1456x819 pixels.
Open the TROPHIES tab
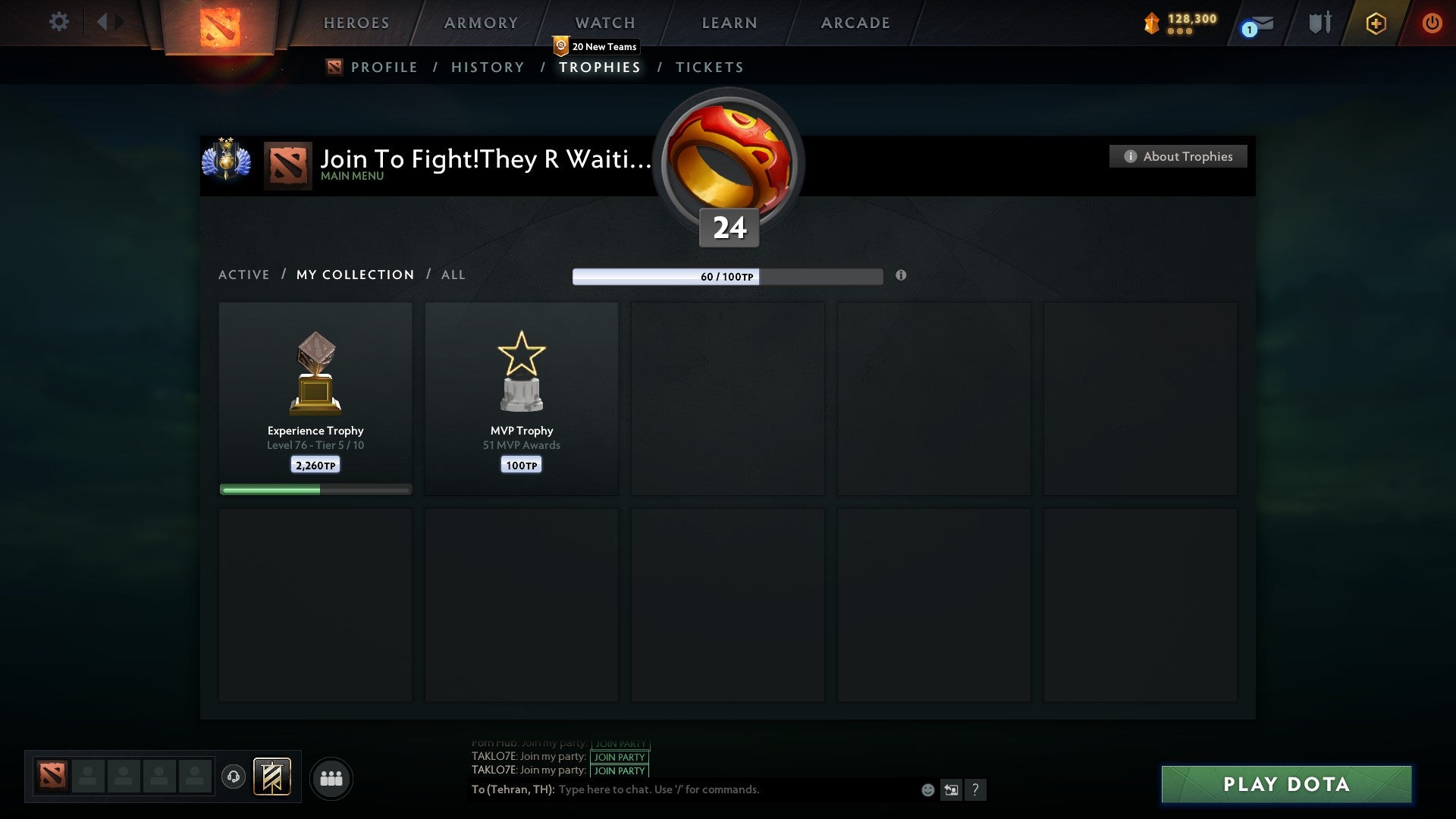click(599, 67)
